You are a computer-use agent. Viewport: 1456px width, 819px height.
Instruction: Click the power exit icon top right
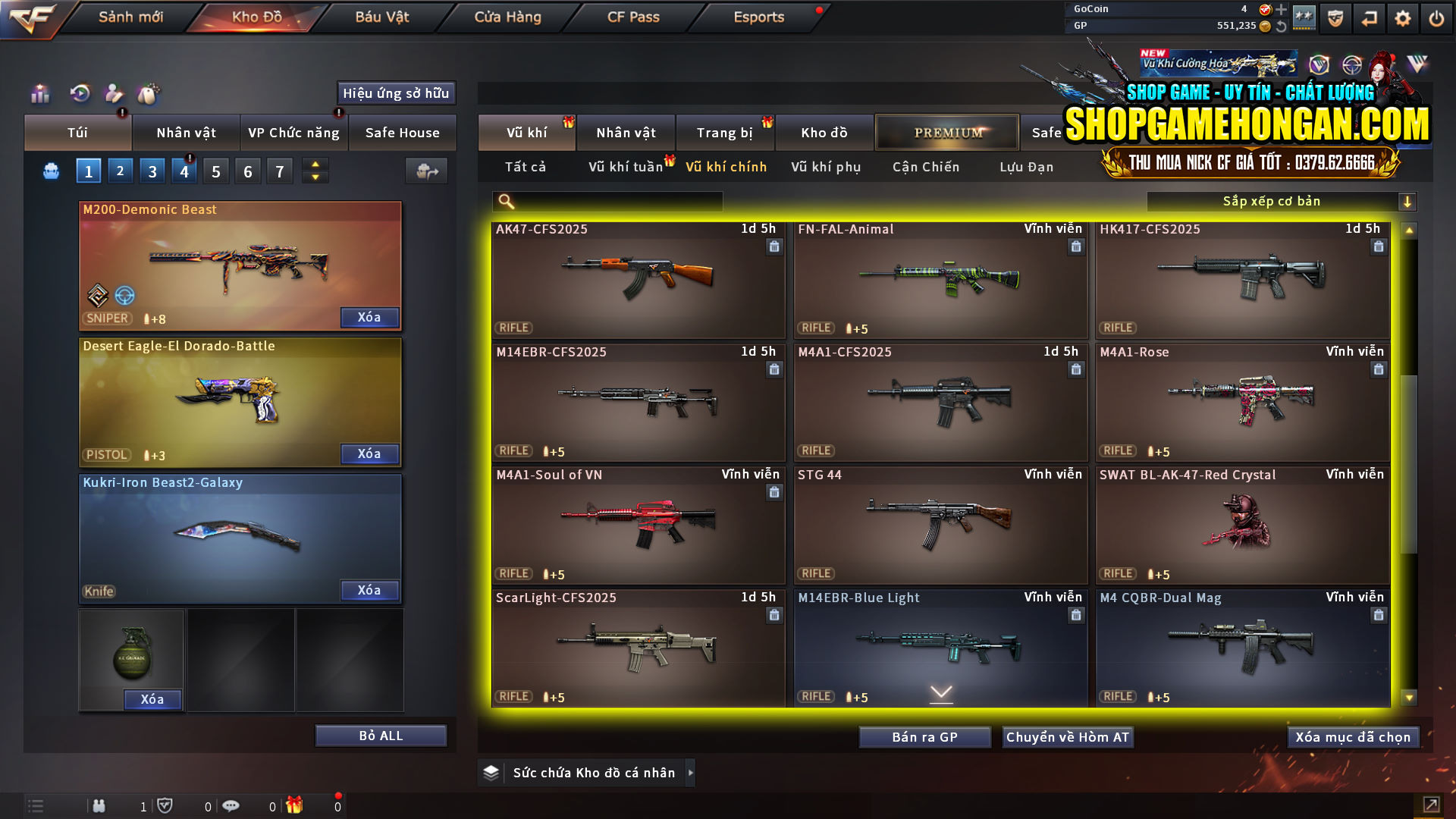tap(1436, 17)
